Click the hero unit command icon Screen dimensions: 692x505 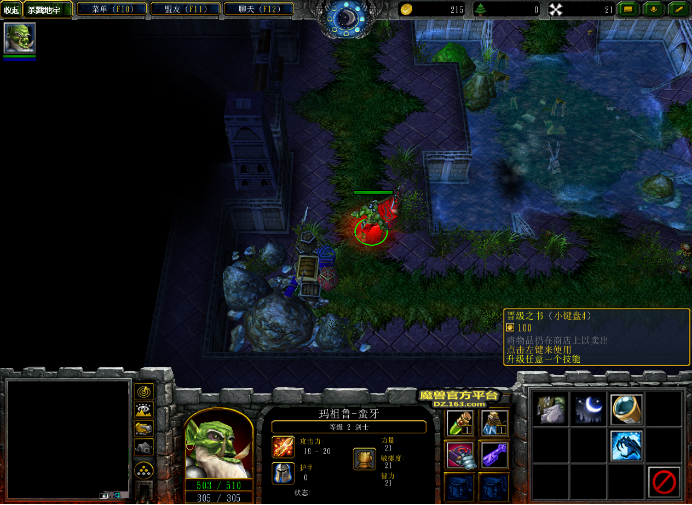point(550,408)
